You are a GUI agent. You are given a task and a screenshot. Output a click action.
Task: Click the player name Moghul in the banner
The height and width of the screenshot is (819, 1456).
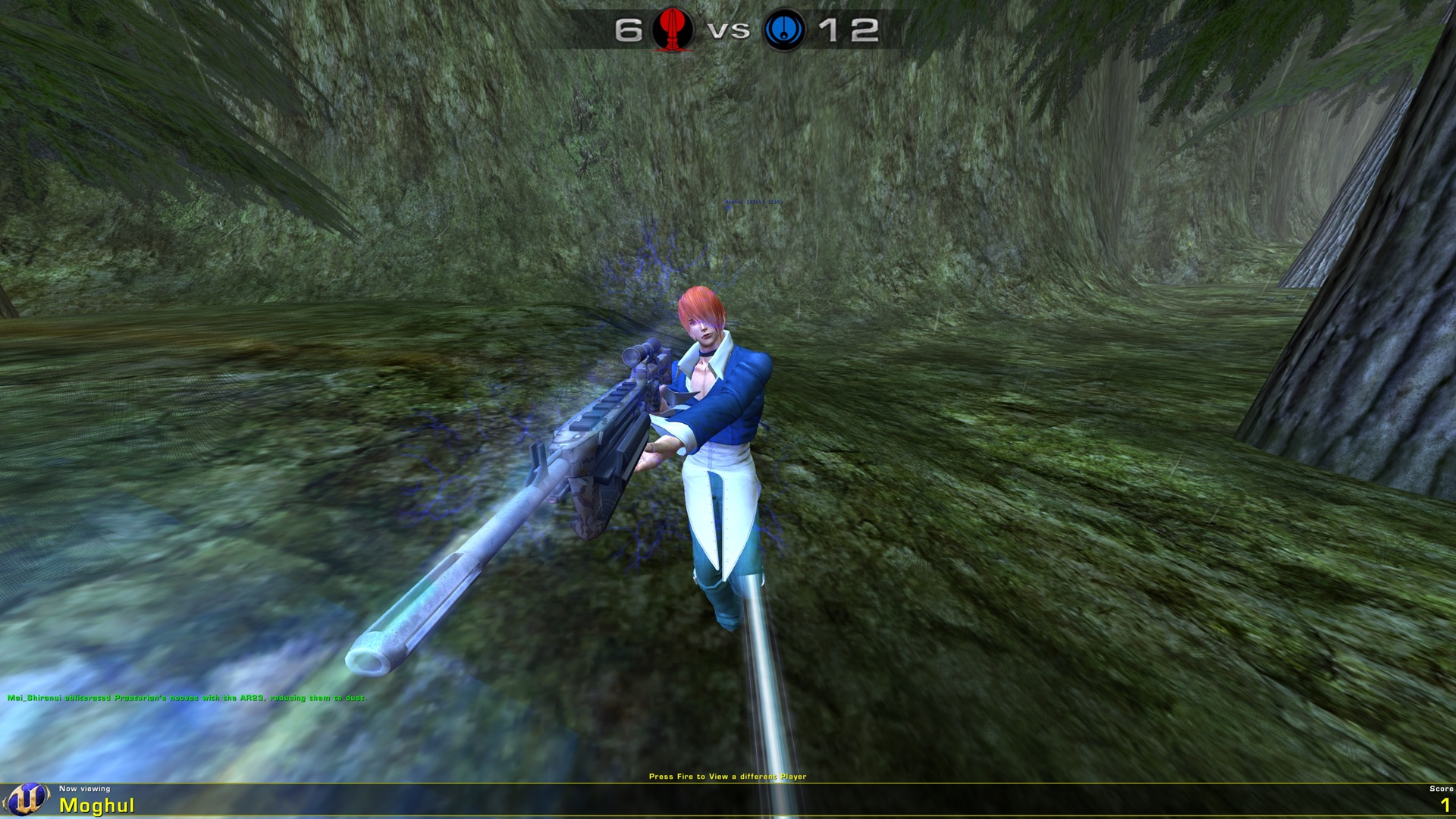(97, 806)
